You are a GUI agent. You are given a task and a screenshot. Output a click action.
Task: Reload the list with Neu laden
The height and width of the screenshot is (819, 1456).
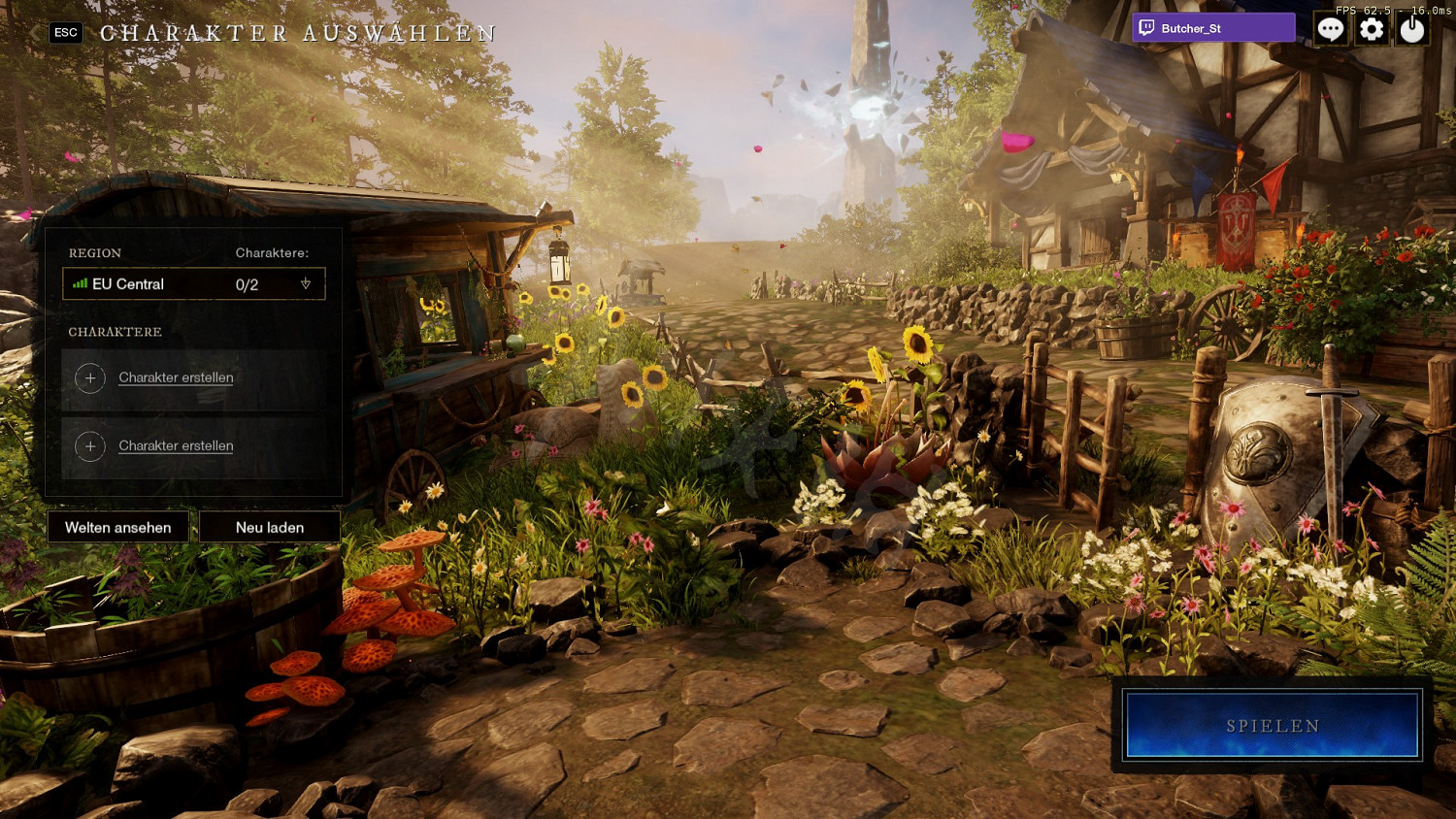click(270, 527)
